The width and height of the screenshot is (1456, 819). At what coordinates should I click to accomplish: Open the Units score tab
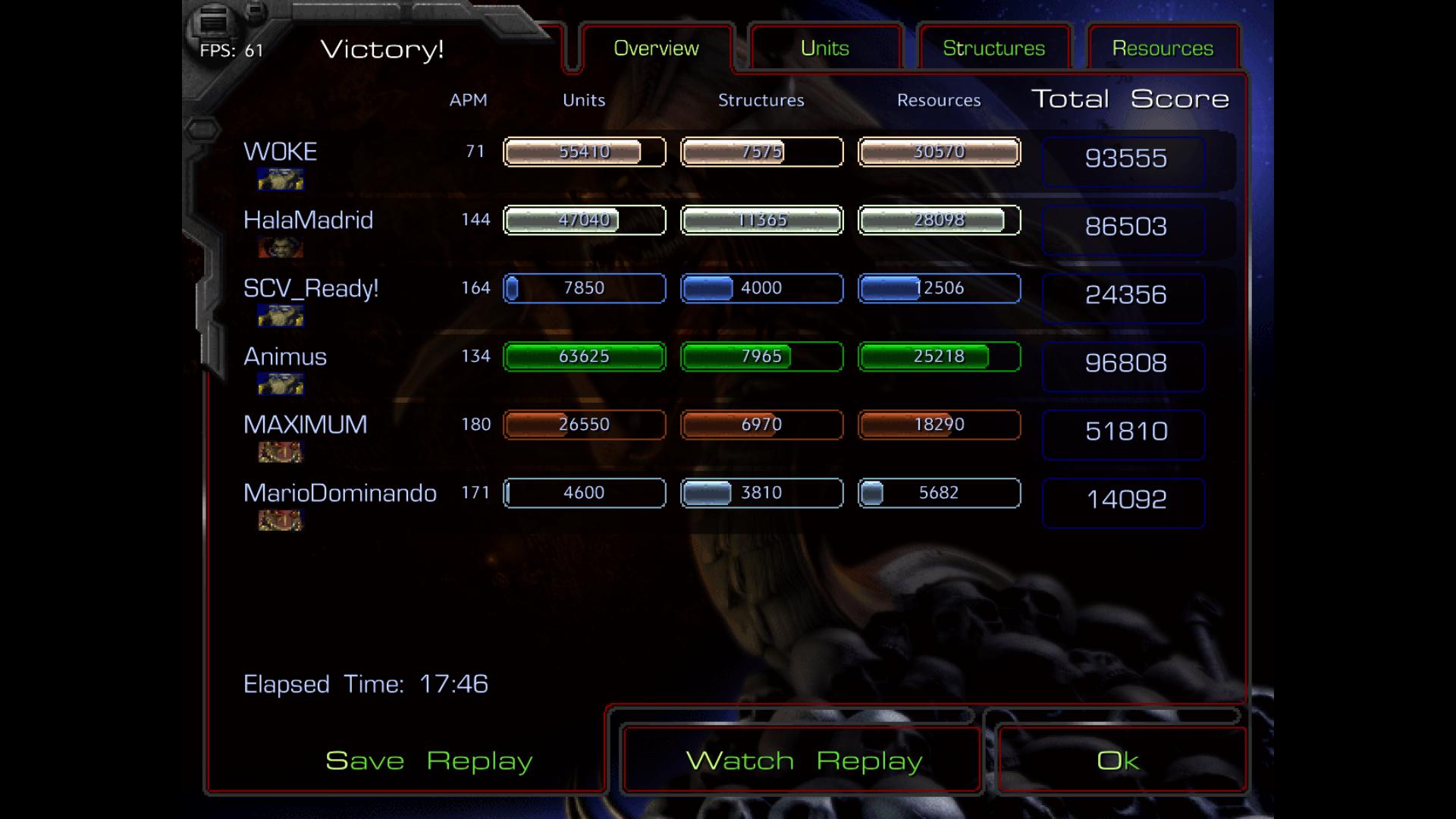(x=825, y=49)
